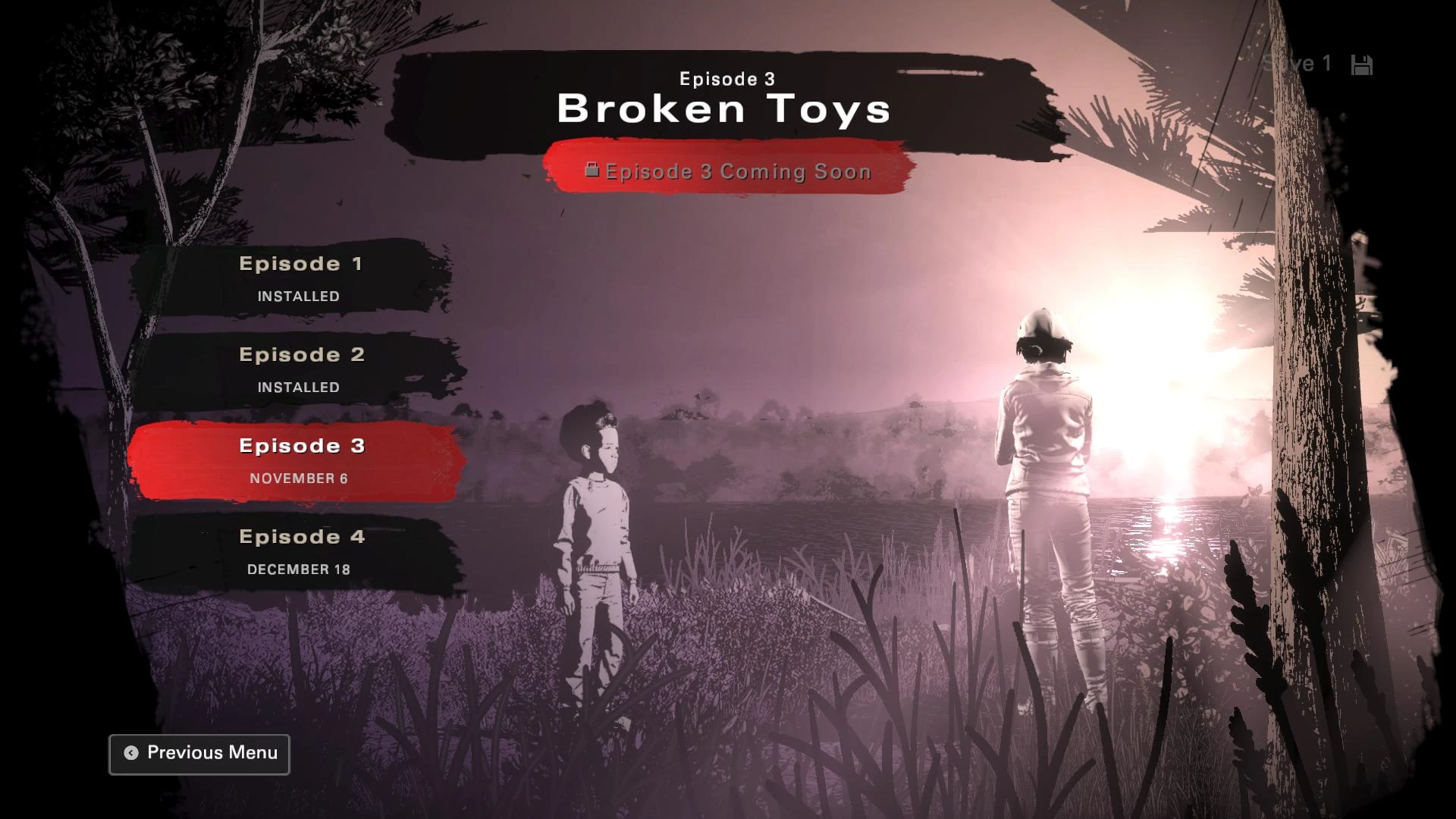Click the save slot icon next to Save 1
The width and height of the screenshot is (1456, 819).
tap(1363, 64)
